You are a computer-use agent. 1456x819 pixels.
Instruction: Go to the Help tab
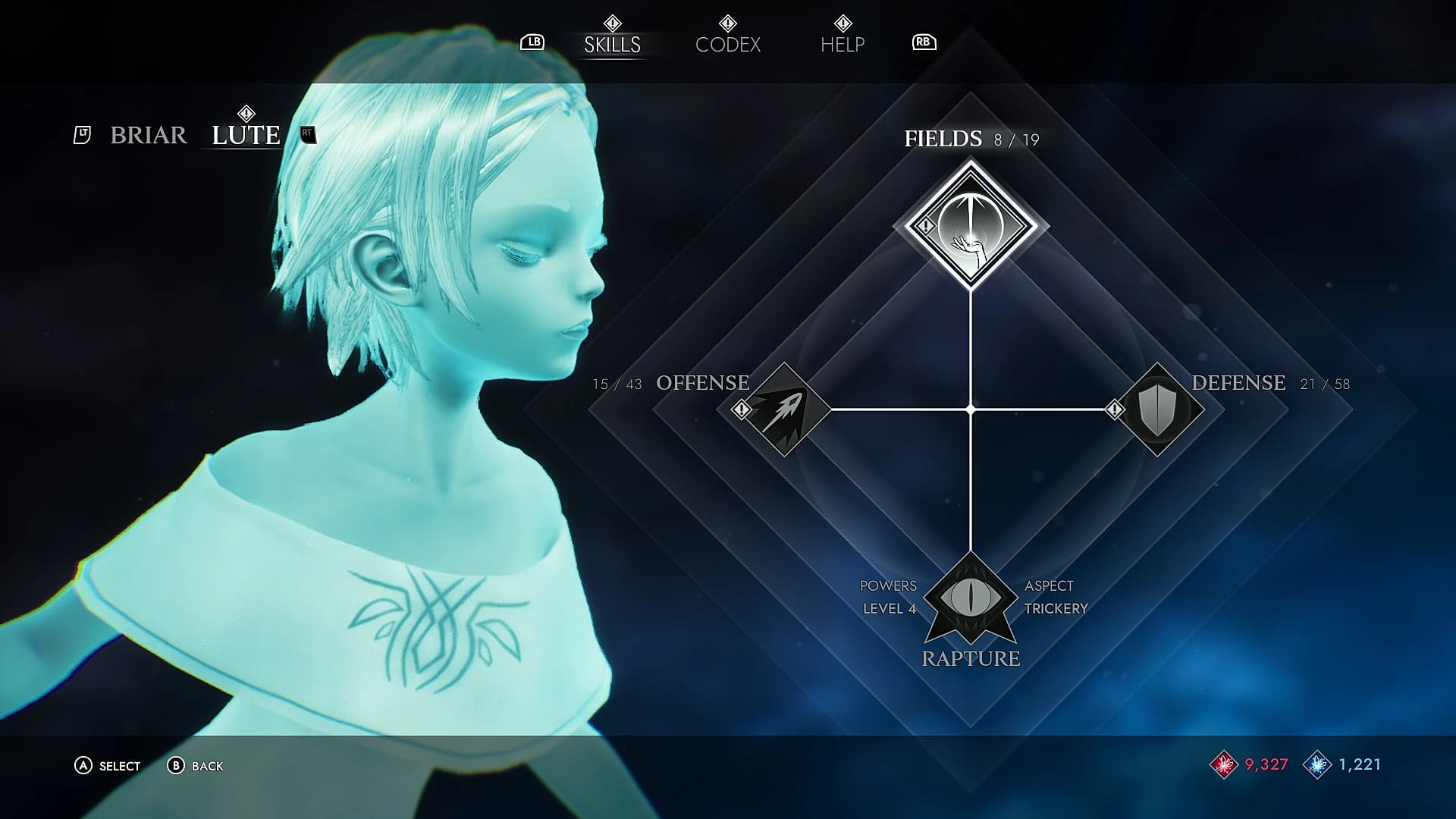(842, 45)
